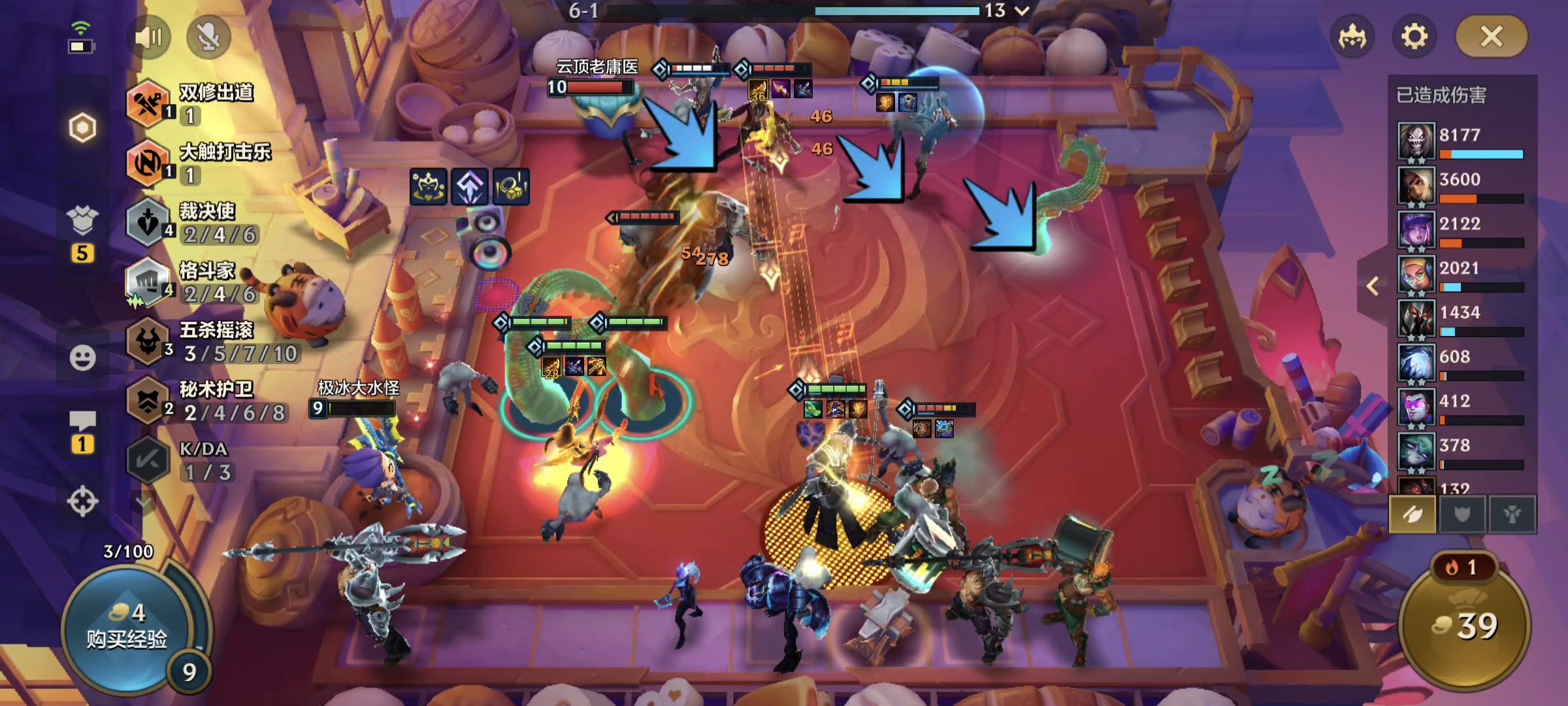This screenshot has height=706, width=1568.
Task: Select the 格斗家 trait entry
Action: [196, 282]
